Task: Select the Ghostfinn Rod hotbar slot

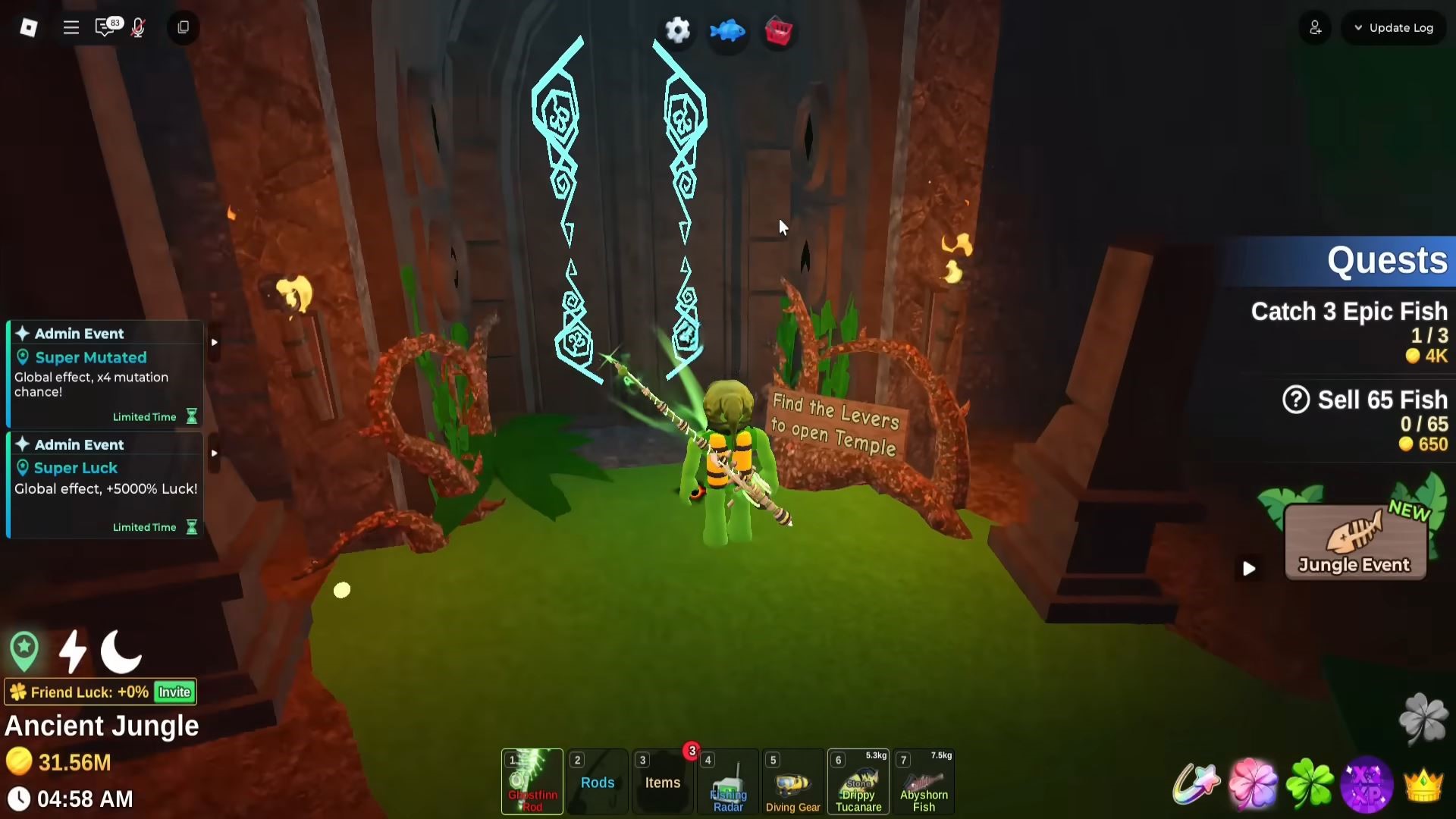Action: pos(532,781)
